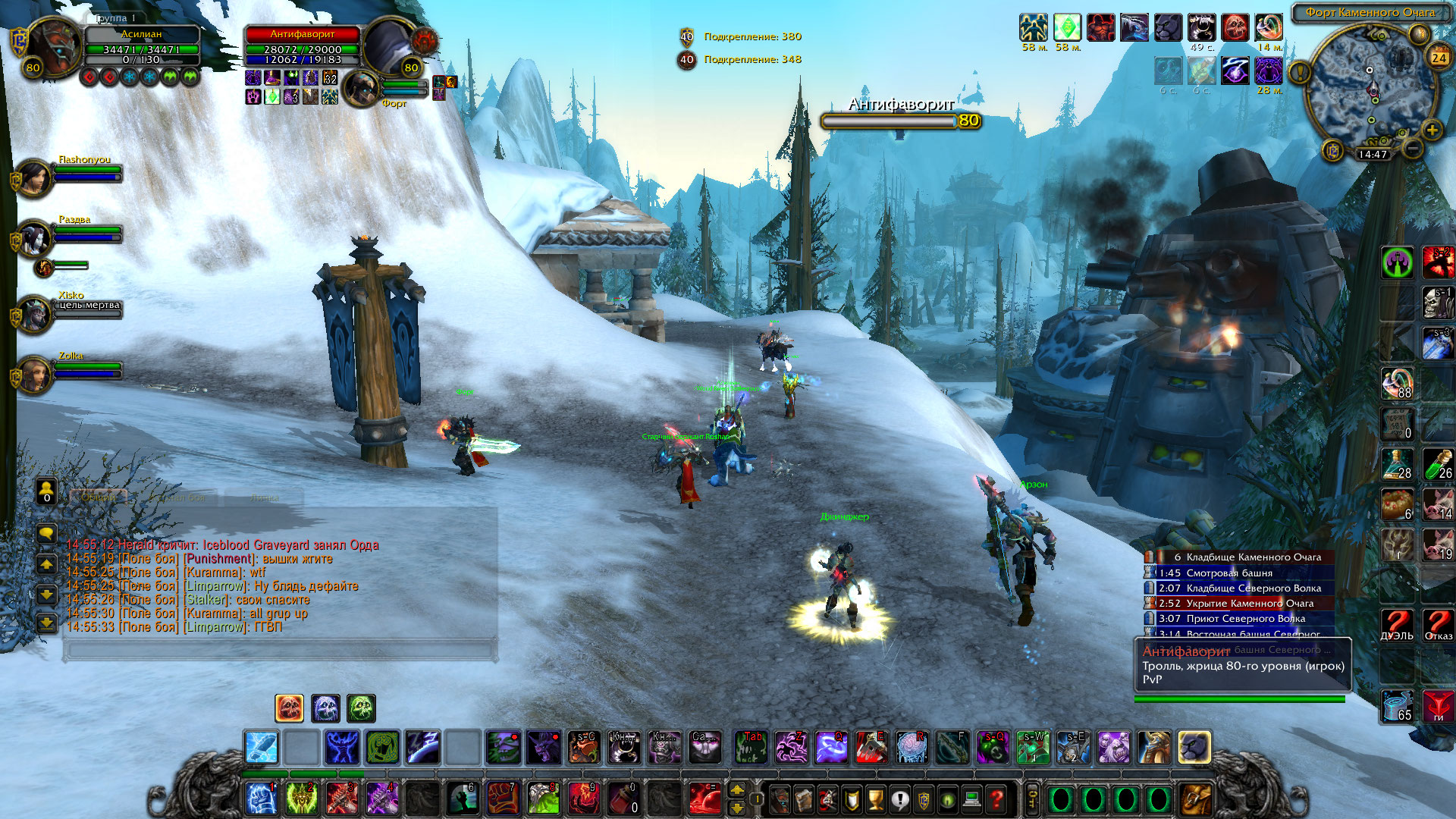The height and width of the screenshot is (819, 1456).
Task: Zoom in the minimap with the plus button
Action: [x=1432, y=130]
